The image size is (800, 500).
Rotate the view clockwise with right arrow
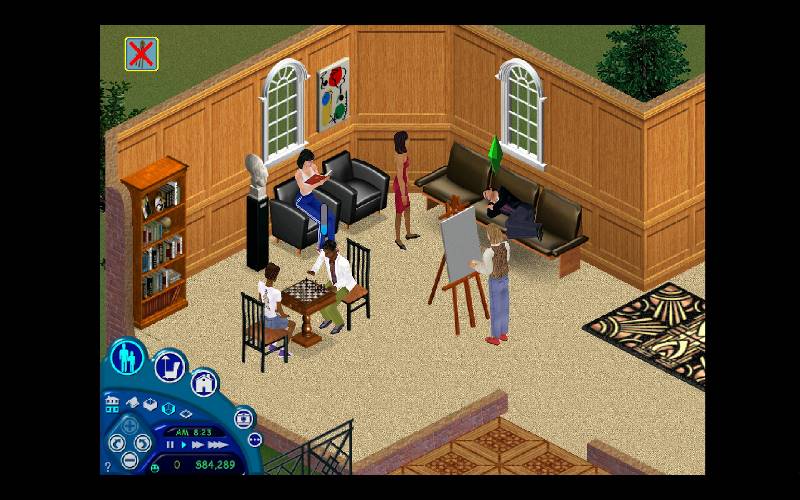[142, 442]
